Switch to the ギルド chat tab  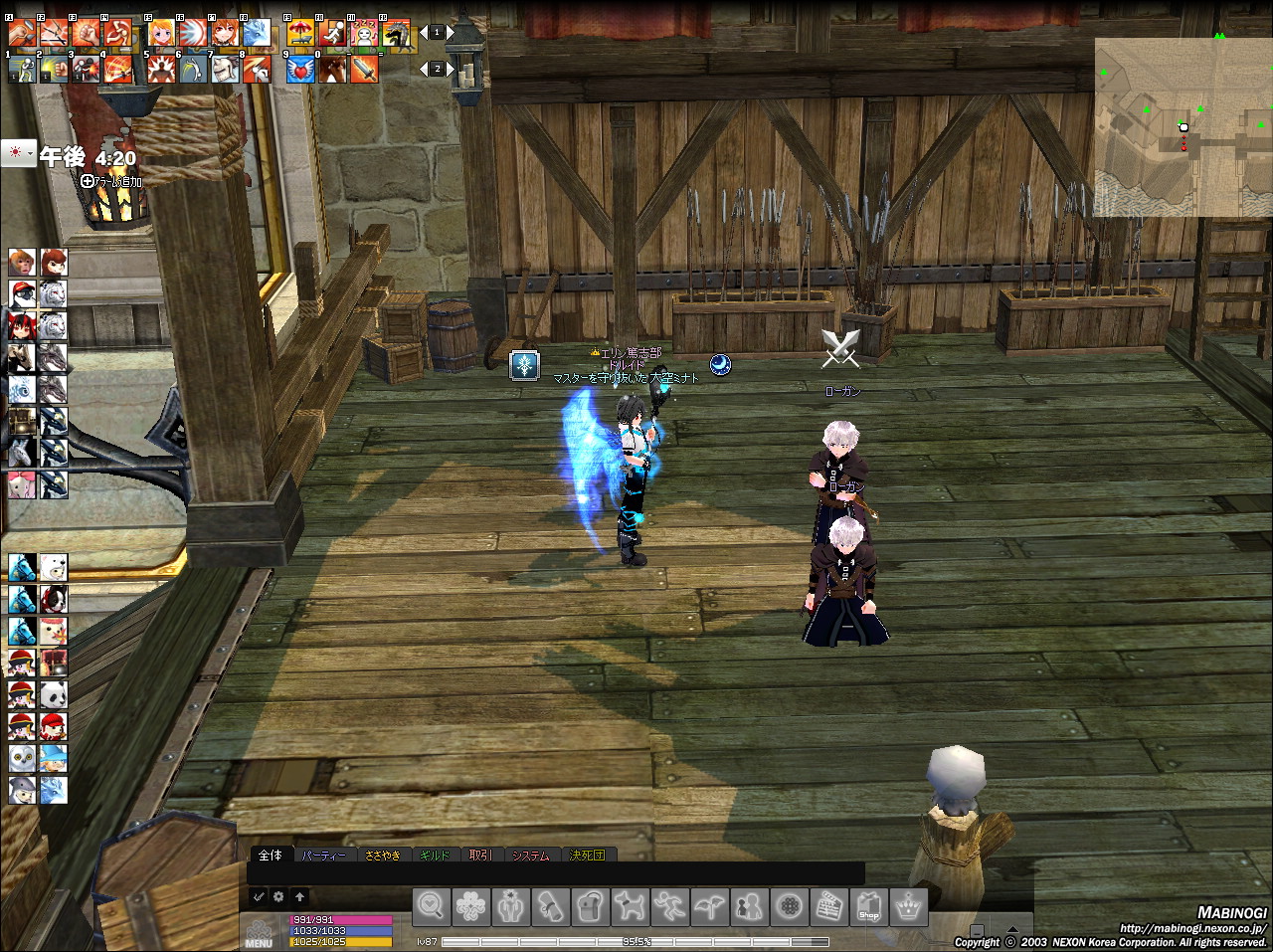tap(435, 855)
